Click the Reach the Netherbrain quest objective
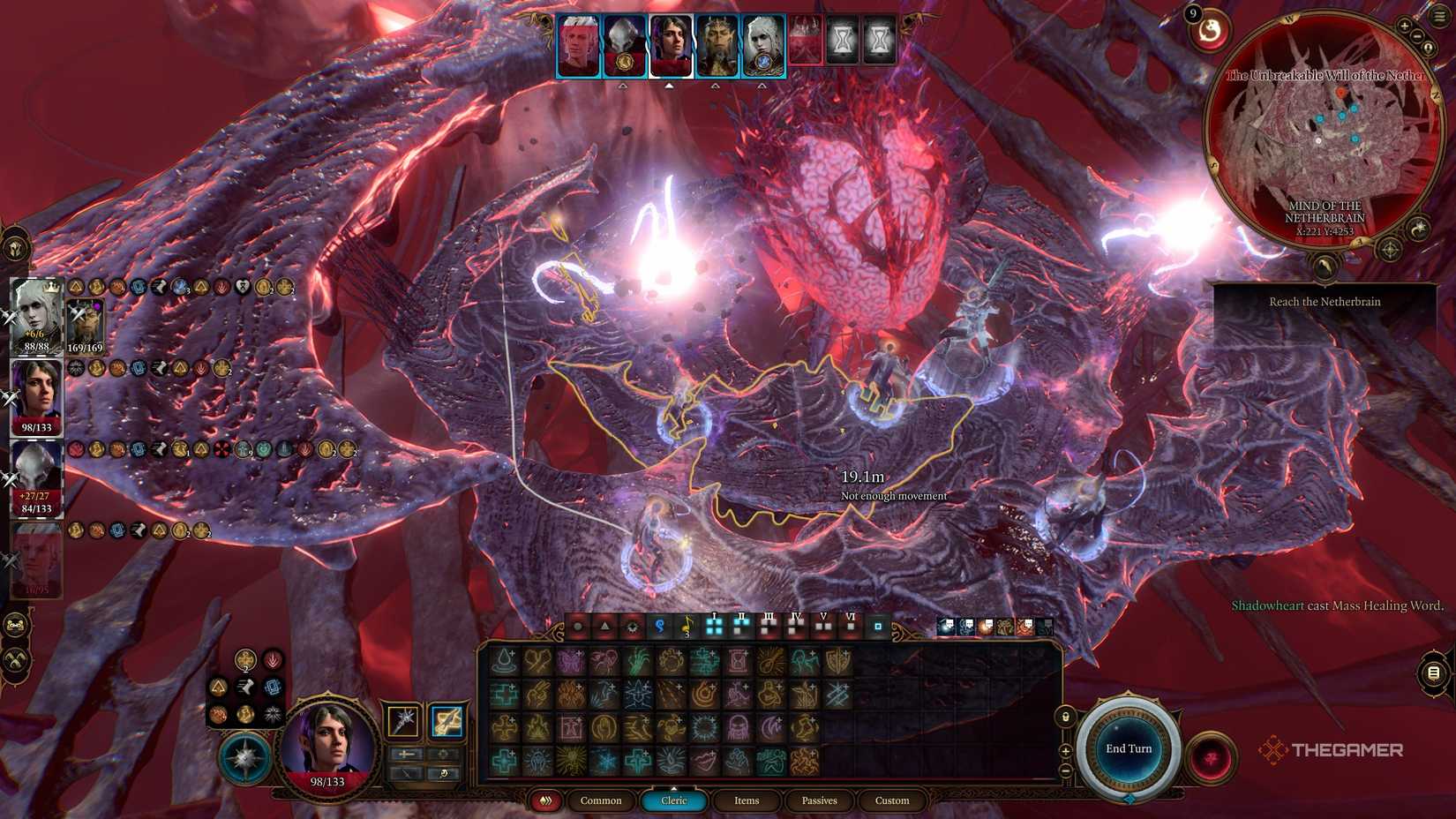The height and width of the screenshot is (819, 1456). [x=1324, y=301]
